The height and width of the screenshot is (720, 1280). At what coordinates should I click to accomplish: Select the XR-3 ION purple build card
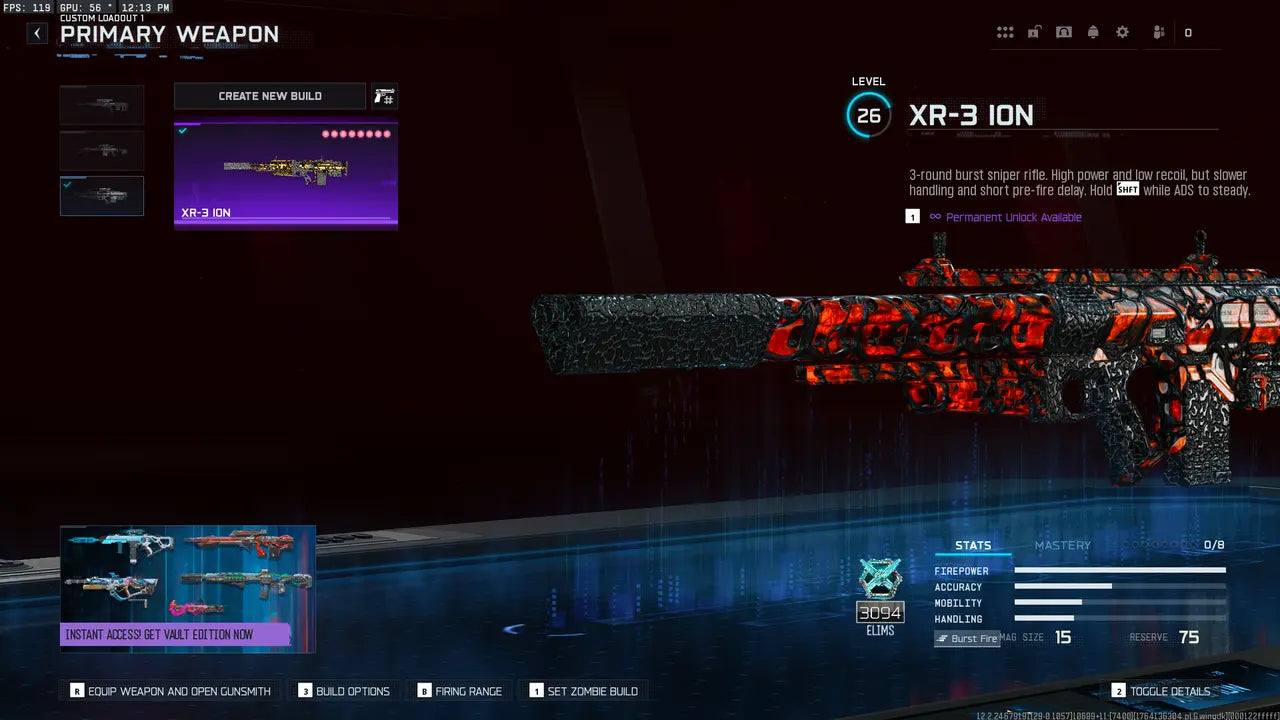pyautogui.click(x=286, y=175)
